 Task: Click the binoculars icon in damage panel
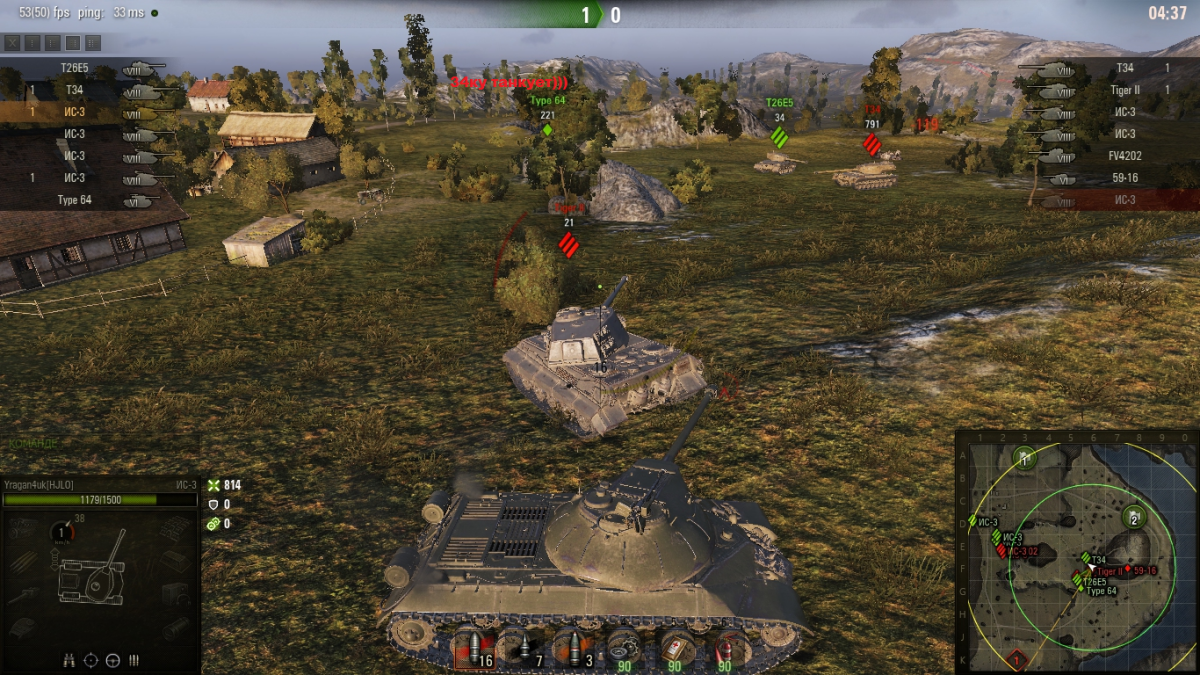pos(70,660)
